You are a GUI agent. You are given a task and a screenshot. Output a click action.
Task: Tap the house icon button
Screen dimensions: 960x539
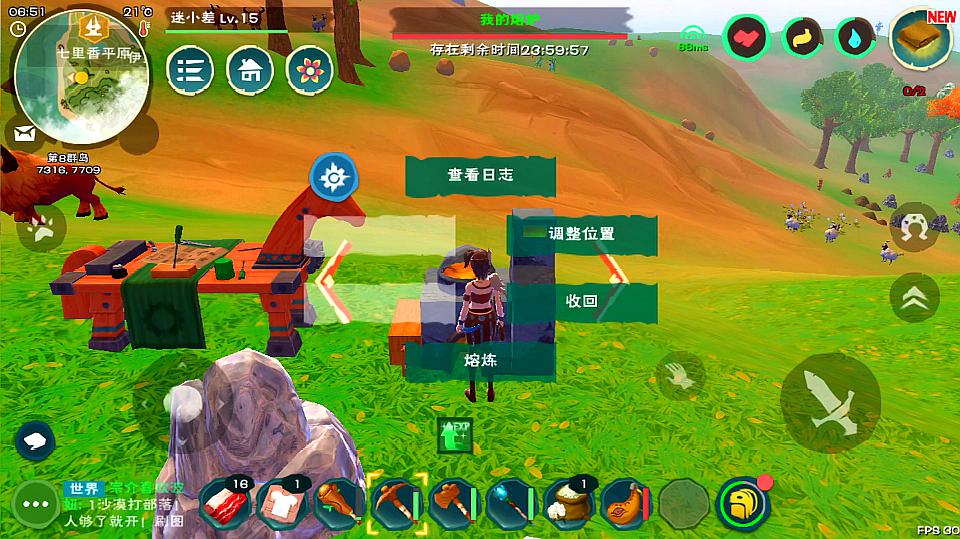pyautogui.click(x=250, y=71)
